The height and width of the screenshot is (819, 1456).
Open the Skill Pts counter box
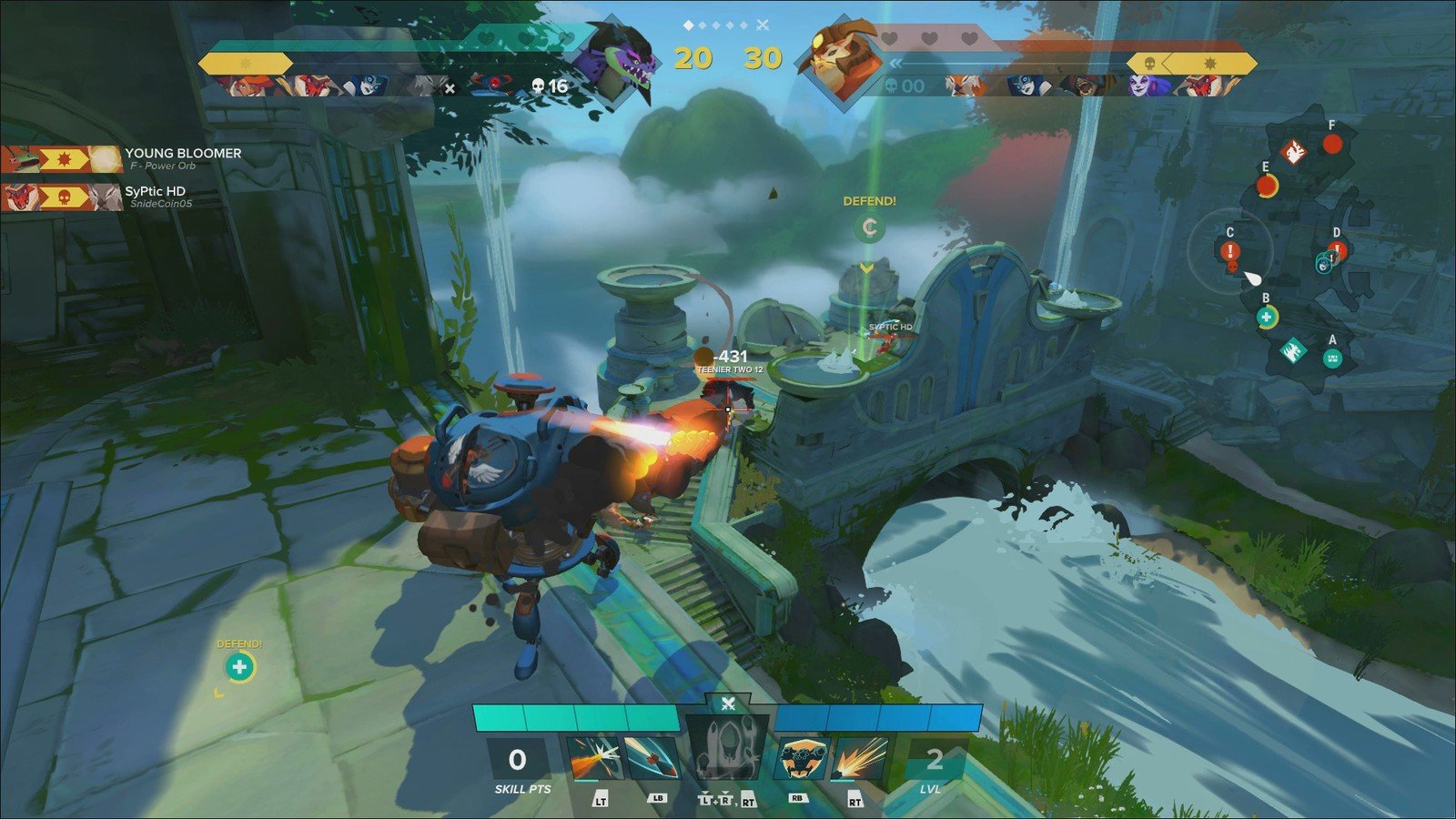518,760
